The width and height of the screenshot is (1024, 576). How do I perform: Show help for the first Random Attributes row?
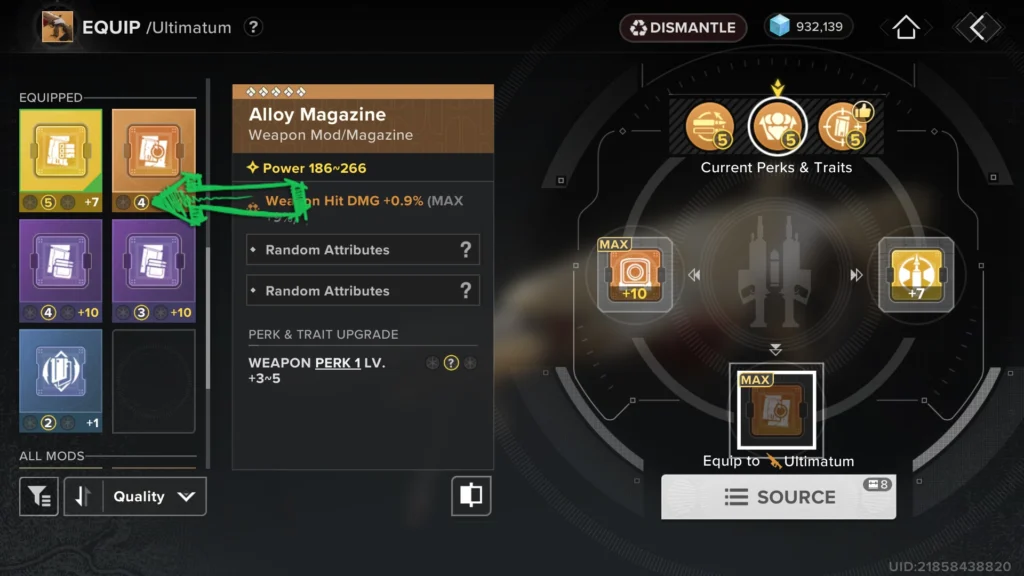tap(465, 250)
